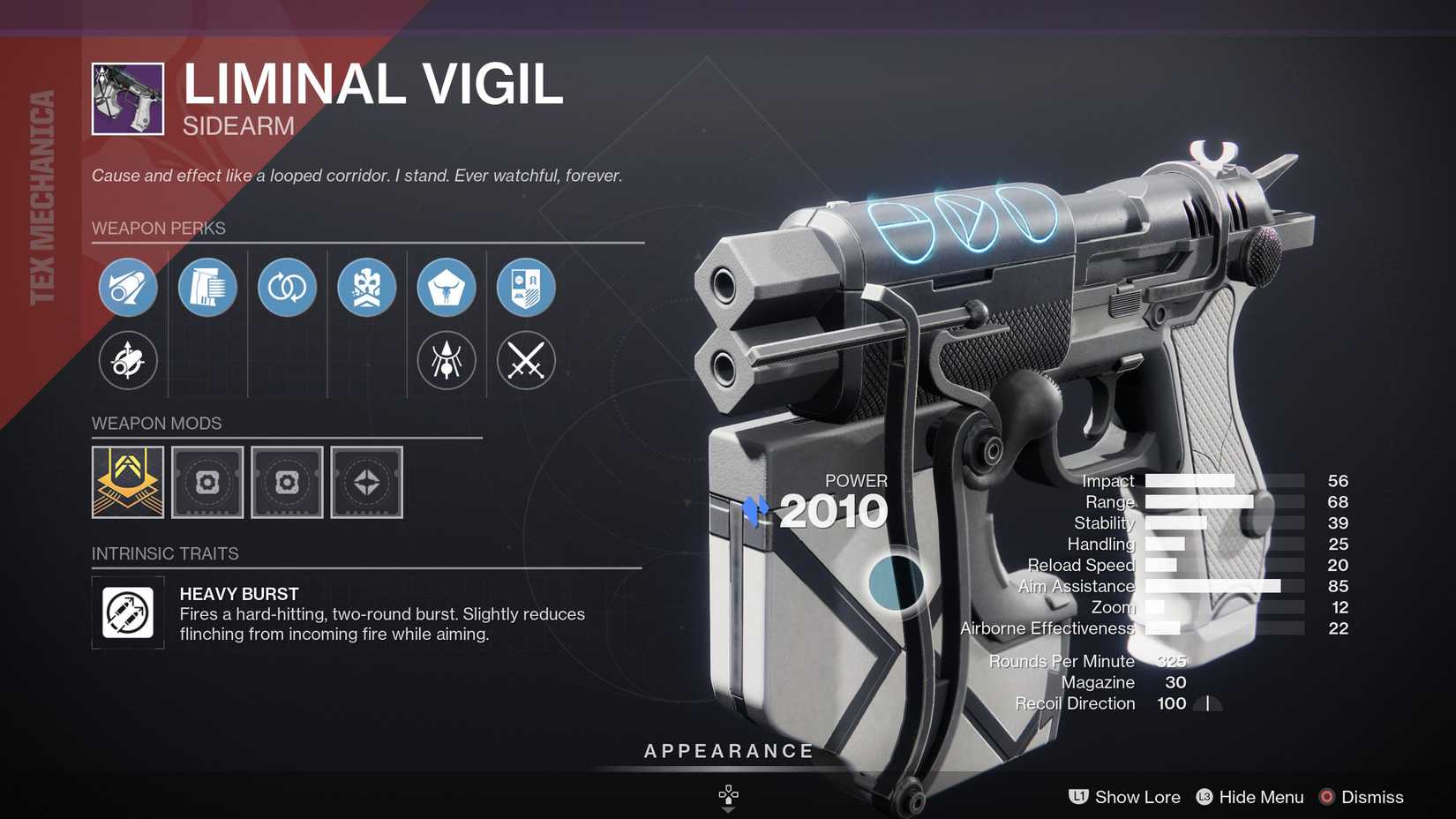Open the shield-shaped kill tracker perk
Screen dimensions: 1456x819
tap(526, 288)
